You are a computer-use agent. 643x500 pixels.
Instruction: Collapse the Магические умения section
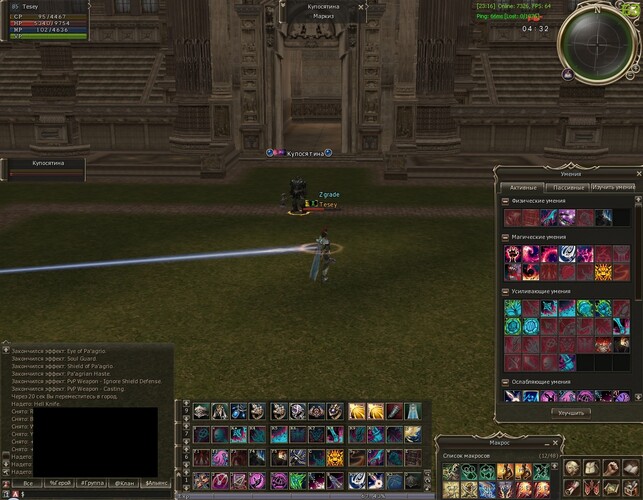pos(505,237)
